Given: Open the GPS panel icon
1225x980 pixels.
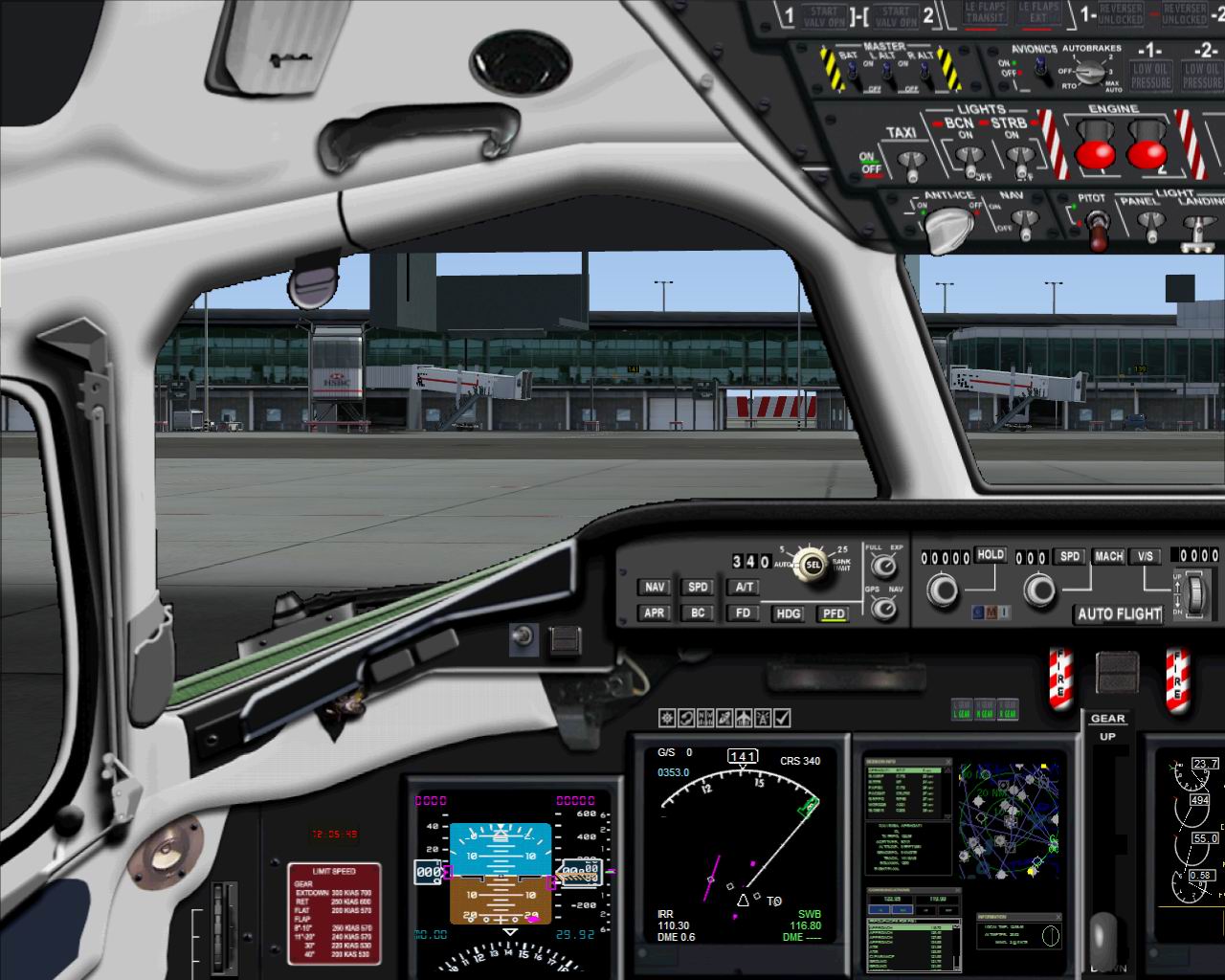Looking at the screenshot, I should (724, 716).
